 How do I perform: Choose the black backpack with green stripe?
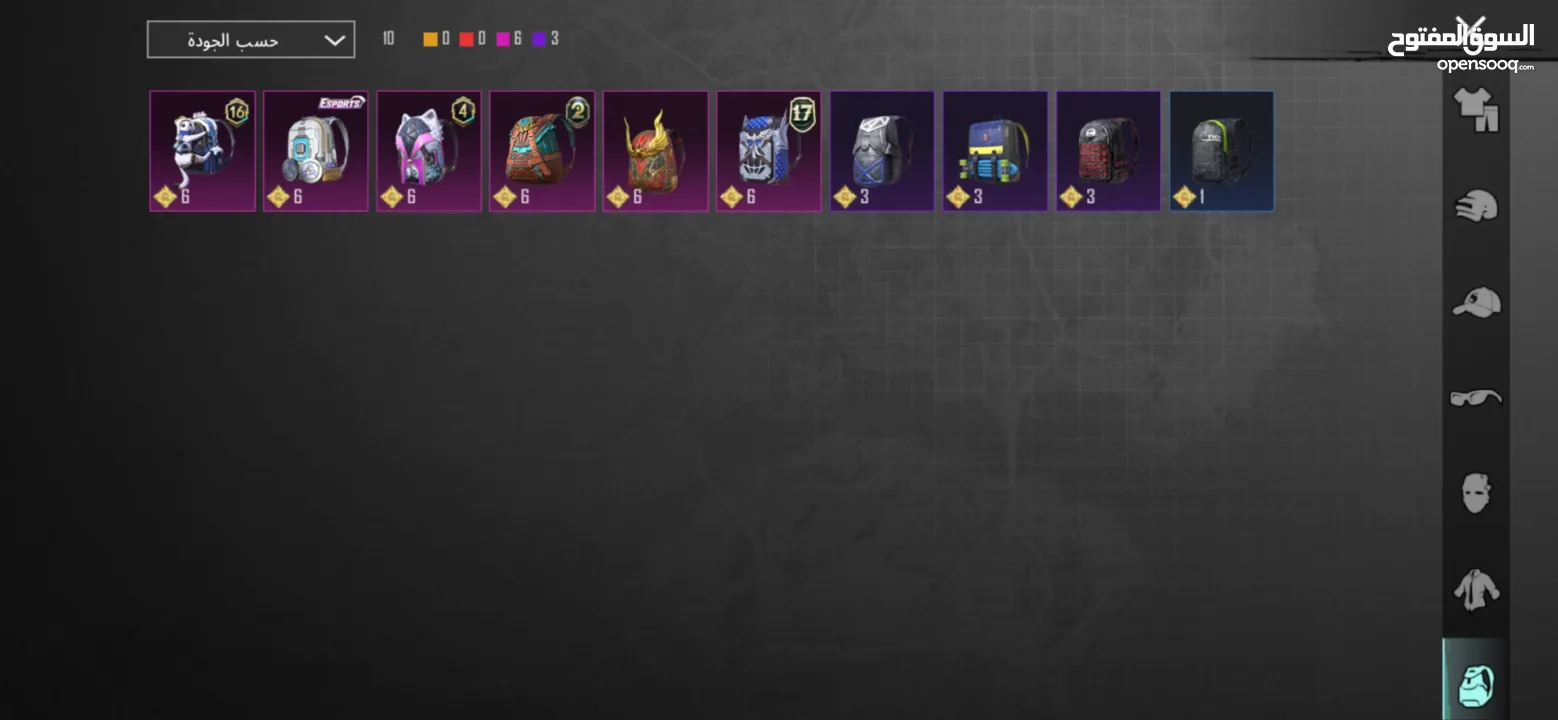tap(1222, 151)
